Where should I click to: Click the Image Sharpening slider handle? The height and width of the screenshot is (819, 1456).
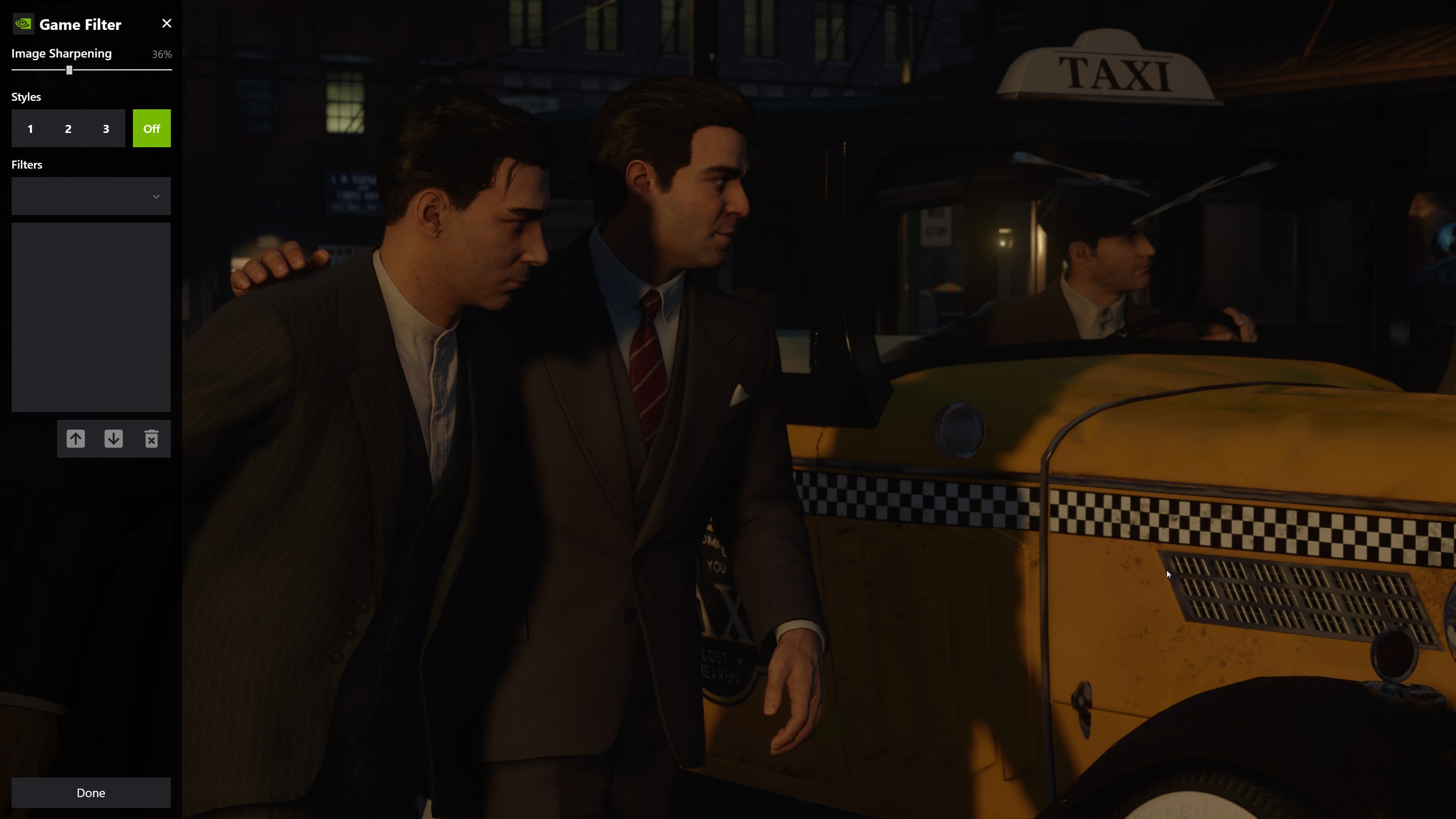tap(69, 70)
